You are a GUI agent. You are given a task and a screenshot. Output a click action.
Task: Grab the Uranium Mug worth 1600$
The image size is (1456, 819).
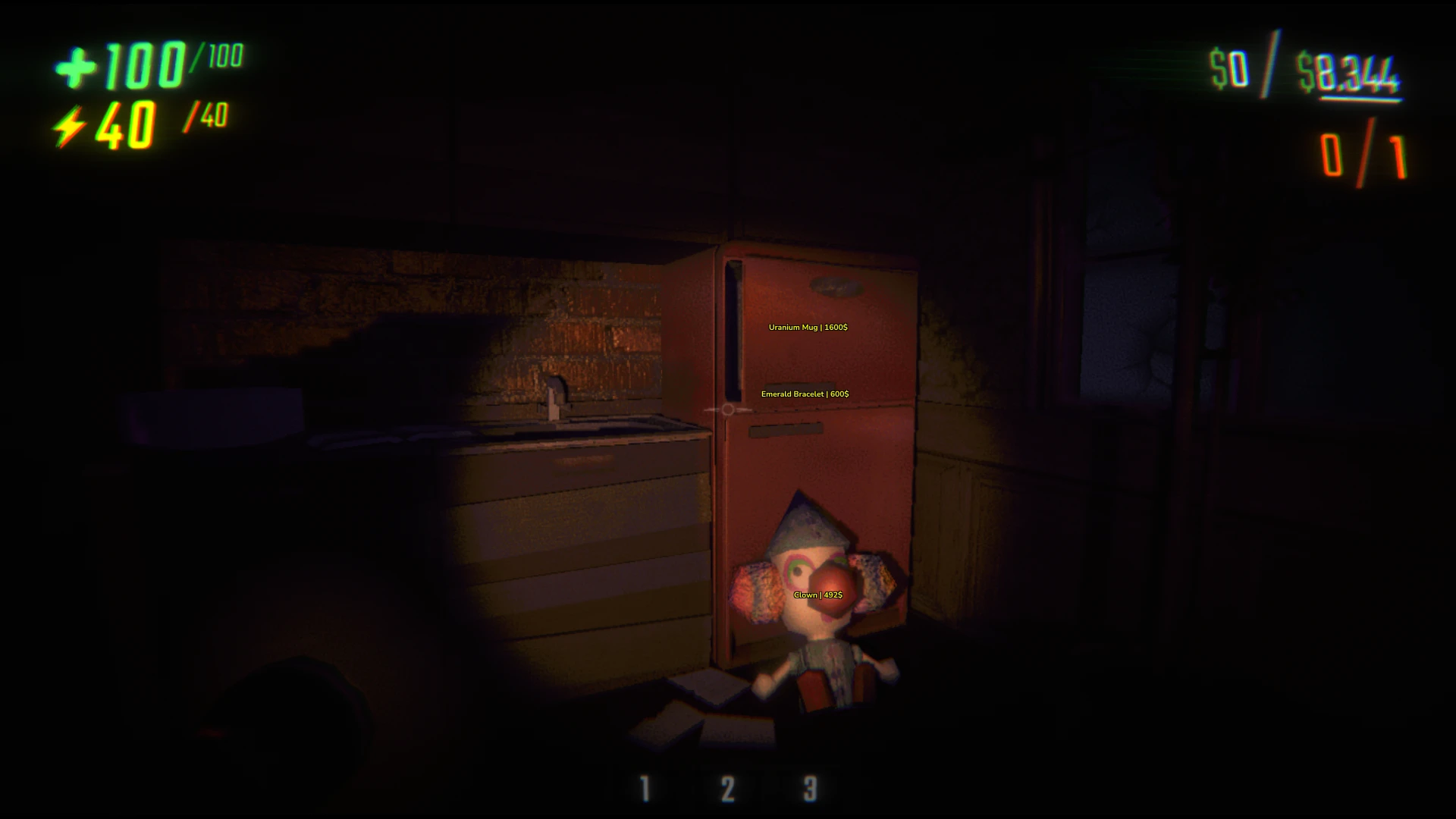coord(808,328)
